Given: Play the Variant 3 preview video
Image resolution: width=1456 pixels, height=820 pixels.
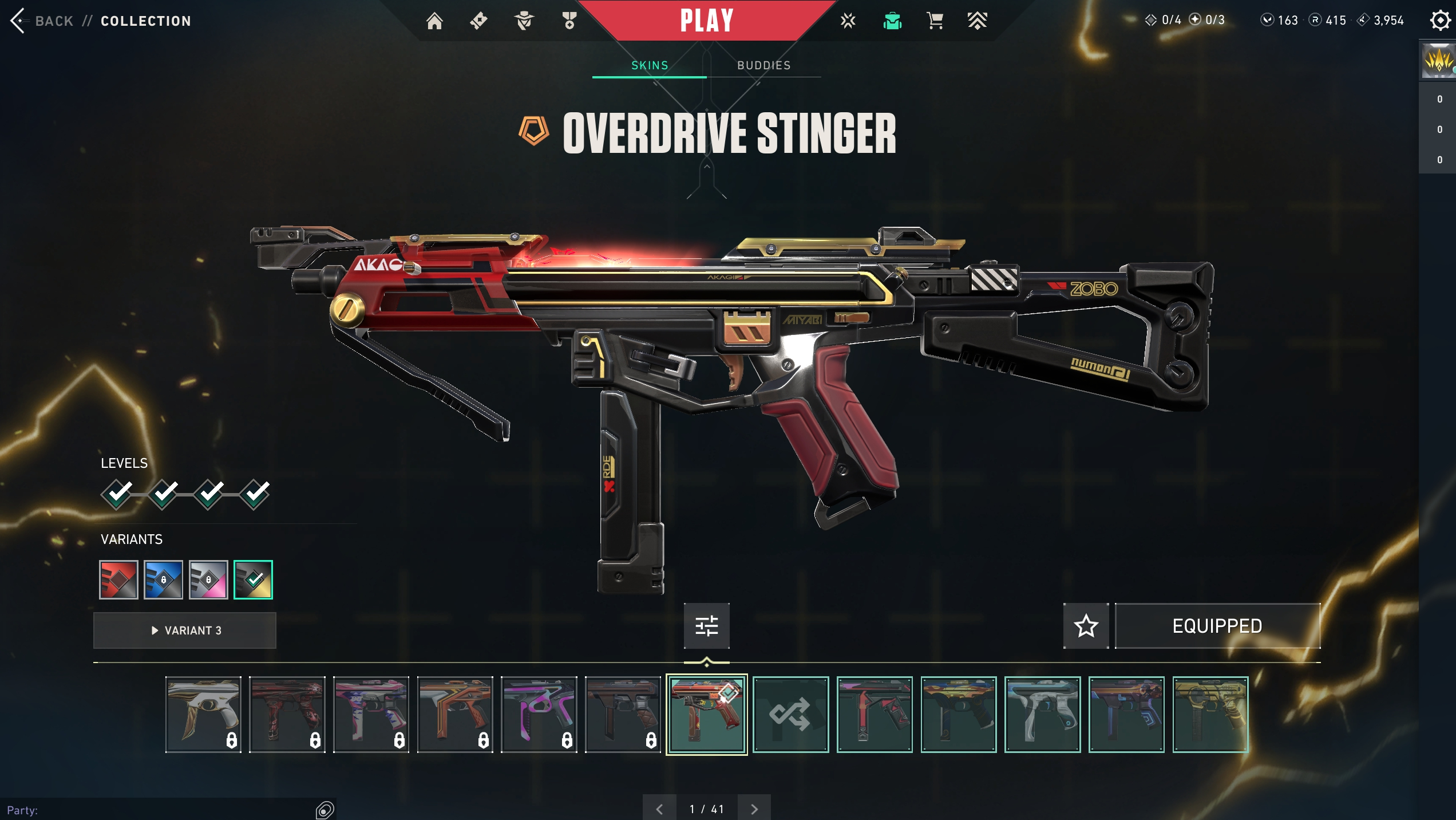Looking at the screenshot, I should pyautogui.click(x=185, y=630).
